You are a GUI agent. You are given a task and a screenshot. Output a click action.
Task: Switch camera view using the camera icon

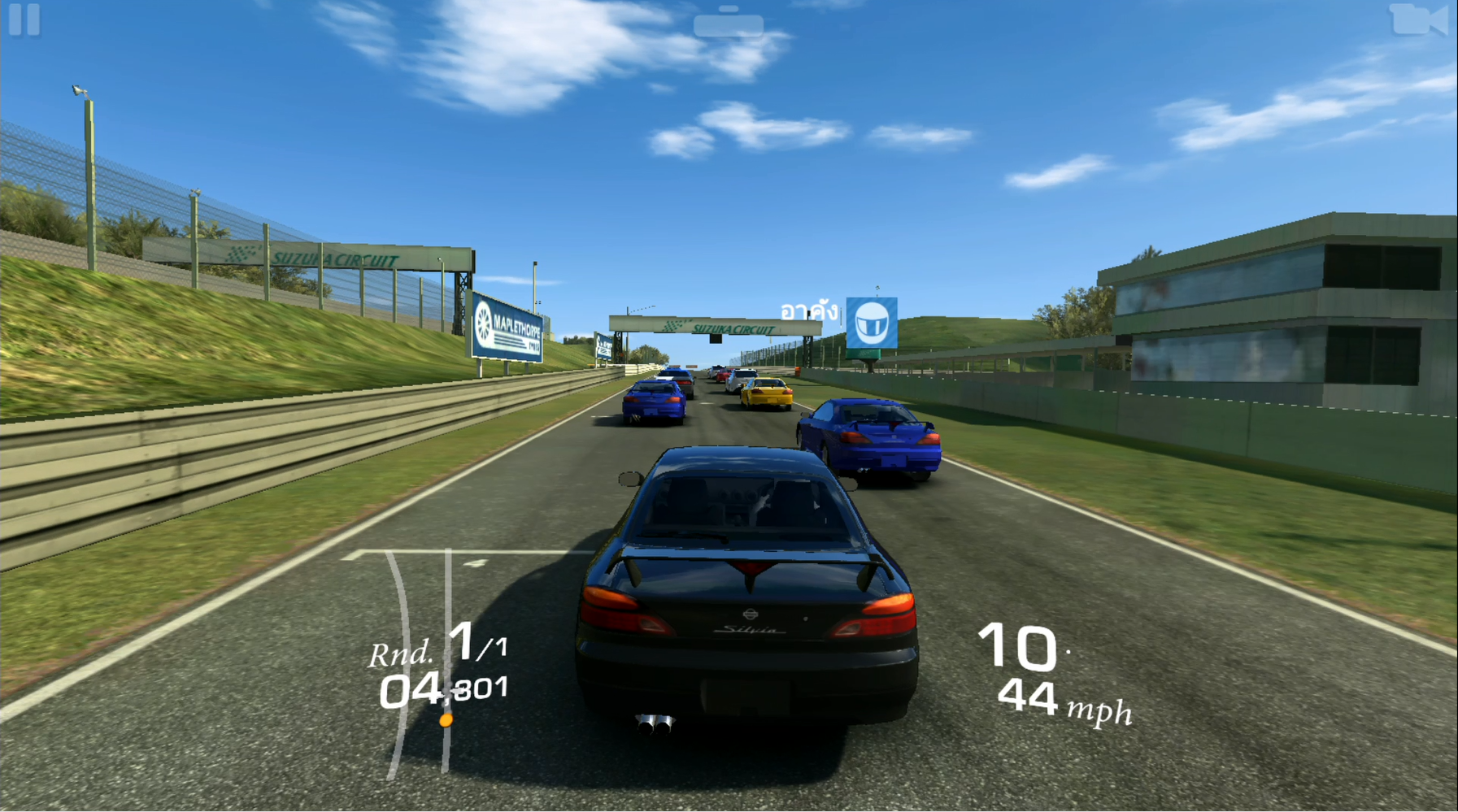click(1418, 20)
